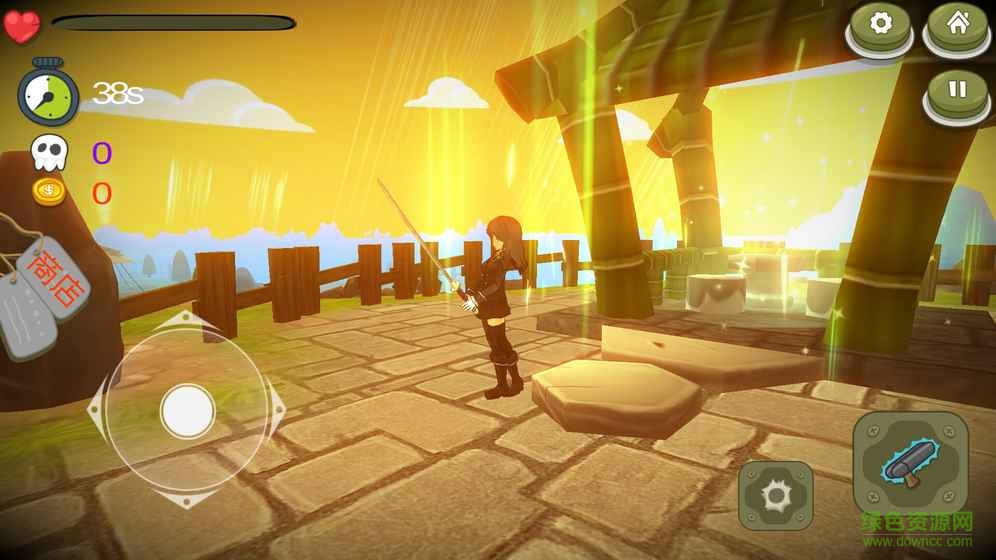Pause the game
Screen dimensions: 996x560
pos(957,91)
